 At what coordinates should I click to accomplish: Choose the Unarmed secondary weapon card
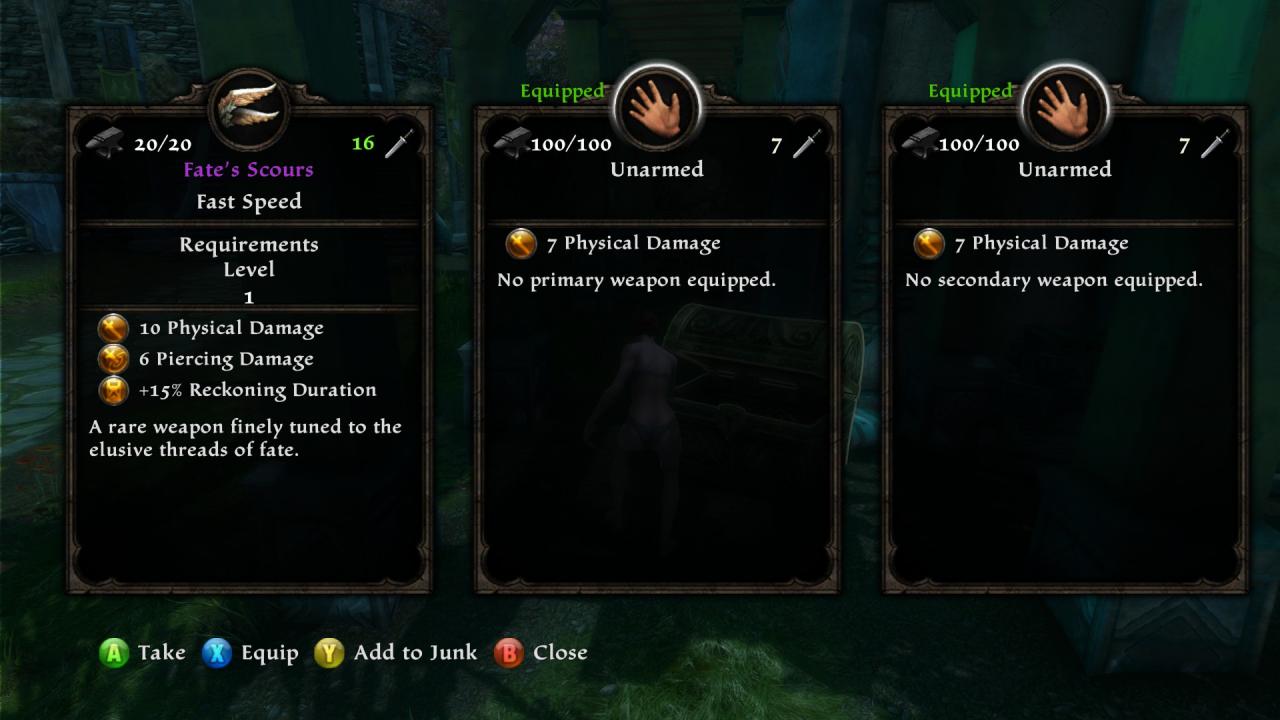point(1065,350)
